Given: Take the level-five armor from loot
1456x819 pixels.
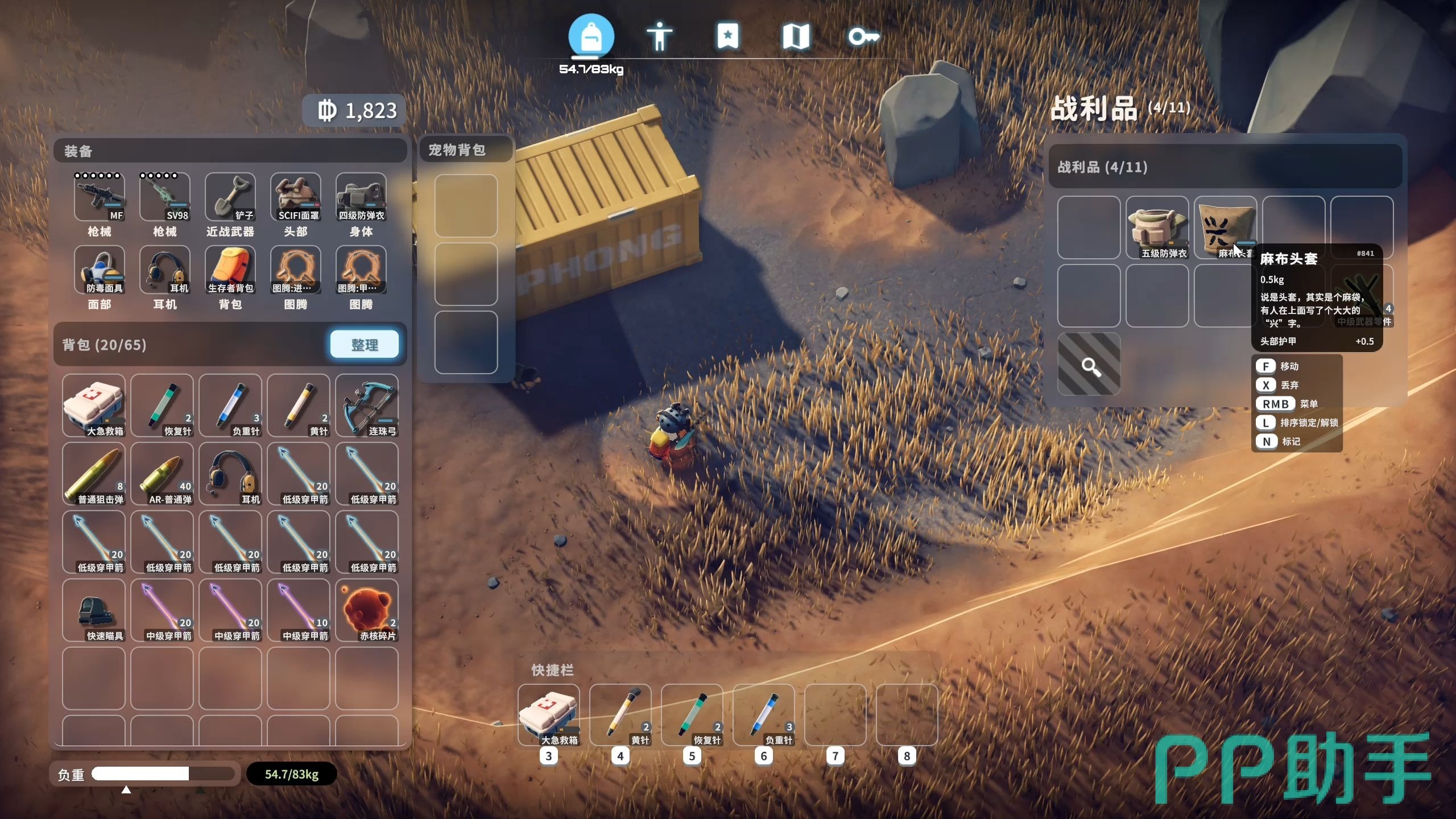Looking at the screenshot, I should point(1157,227).
